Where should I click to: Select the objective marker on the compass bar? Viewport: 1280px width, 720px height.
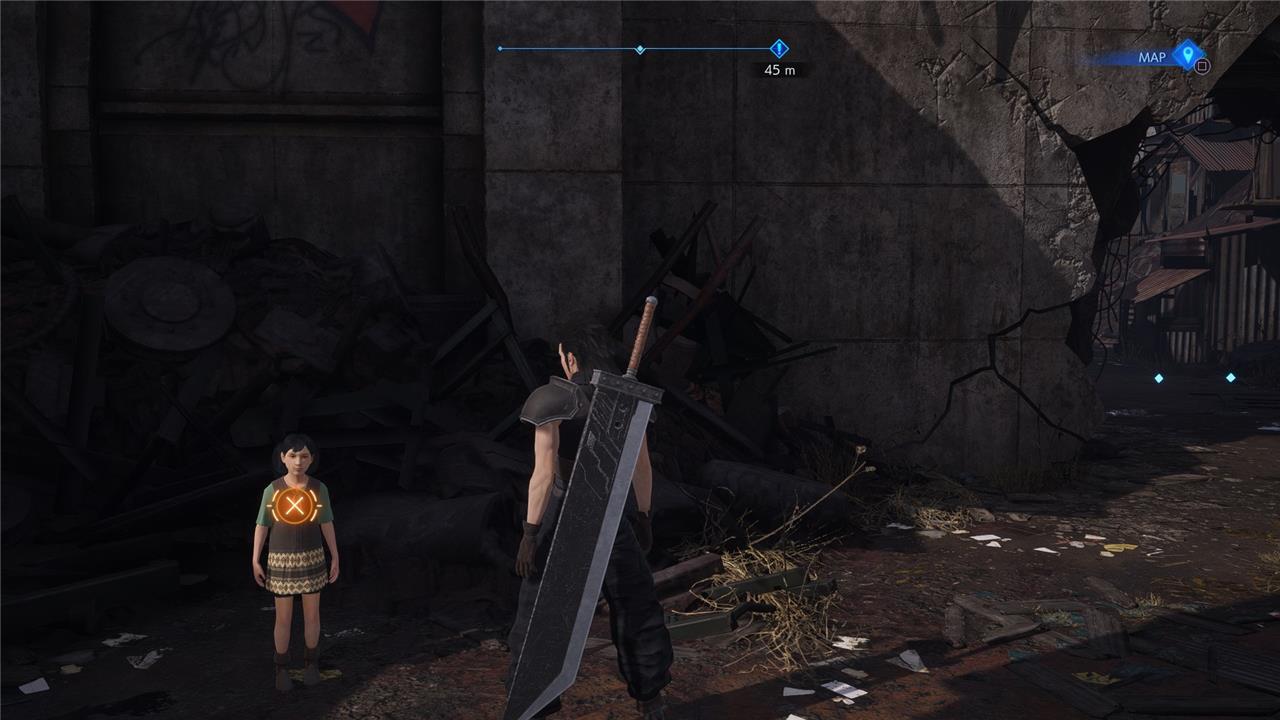780,48
